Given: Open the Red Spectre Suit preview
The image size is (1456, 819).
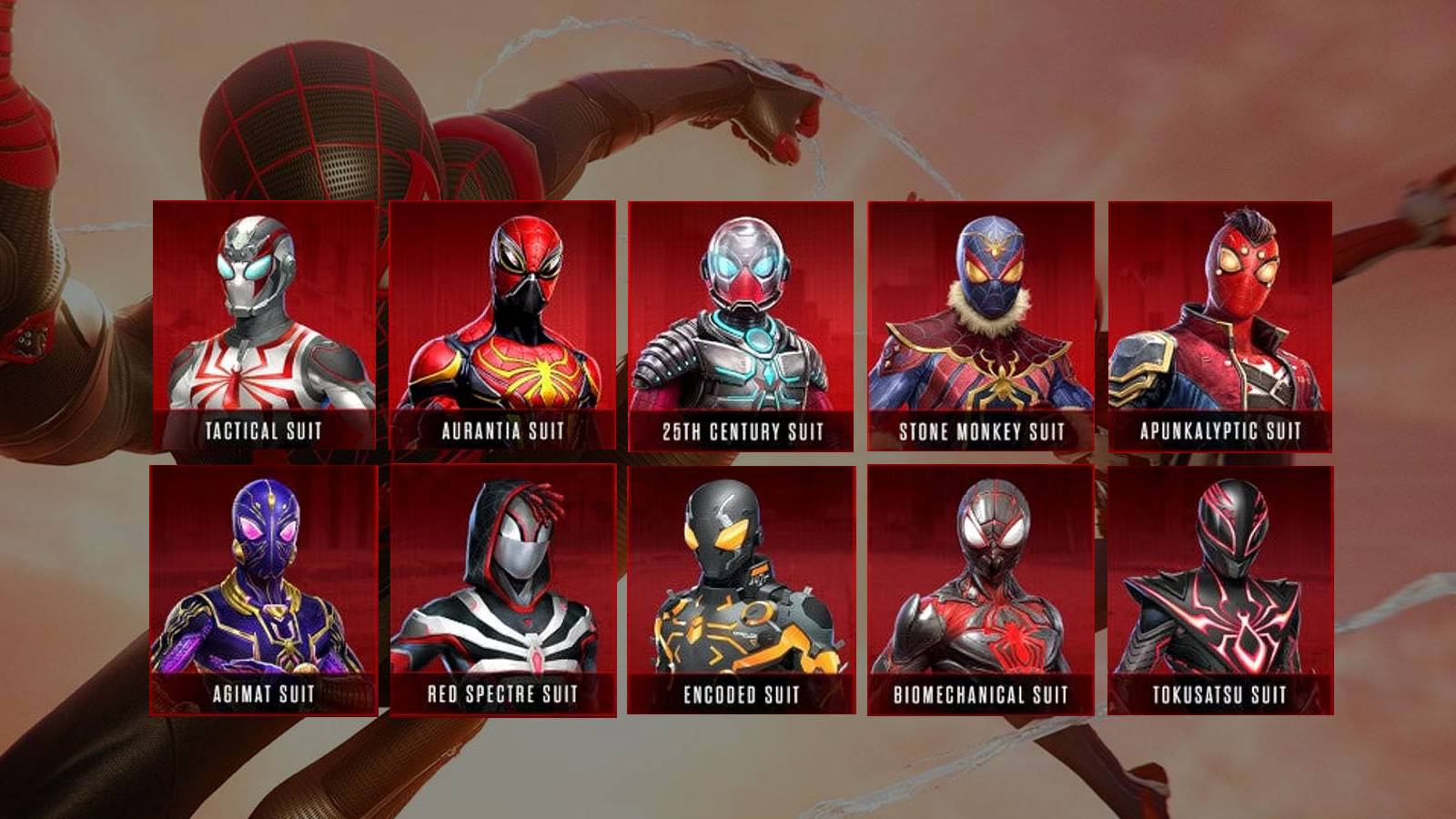Looking at the screenshot, I should 500,573.
